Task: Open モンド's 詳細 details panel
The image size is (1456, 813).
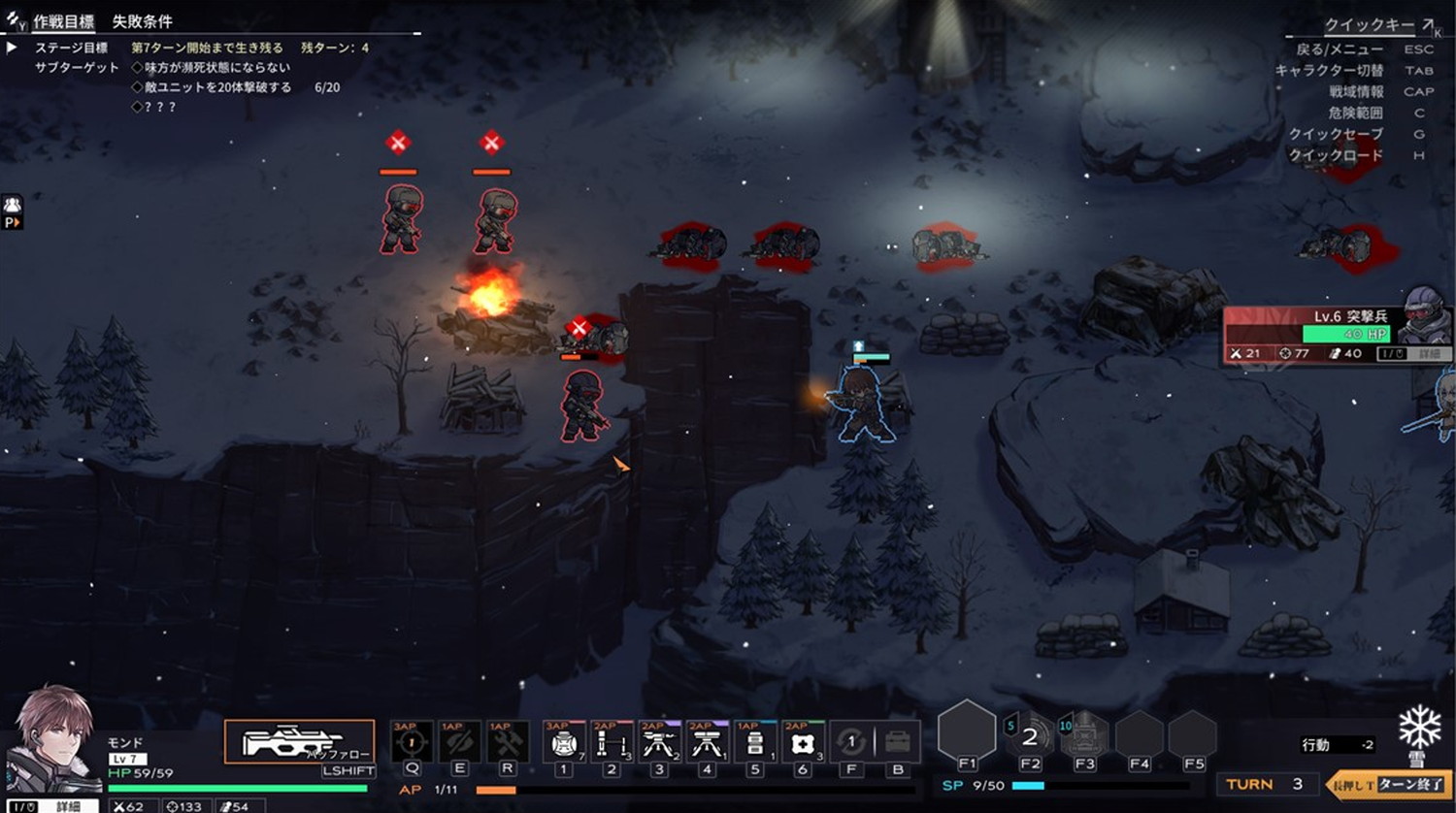Action: [68, 806]
